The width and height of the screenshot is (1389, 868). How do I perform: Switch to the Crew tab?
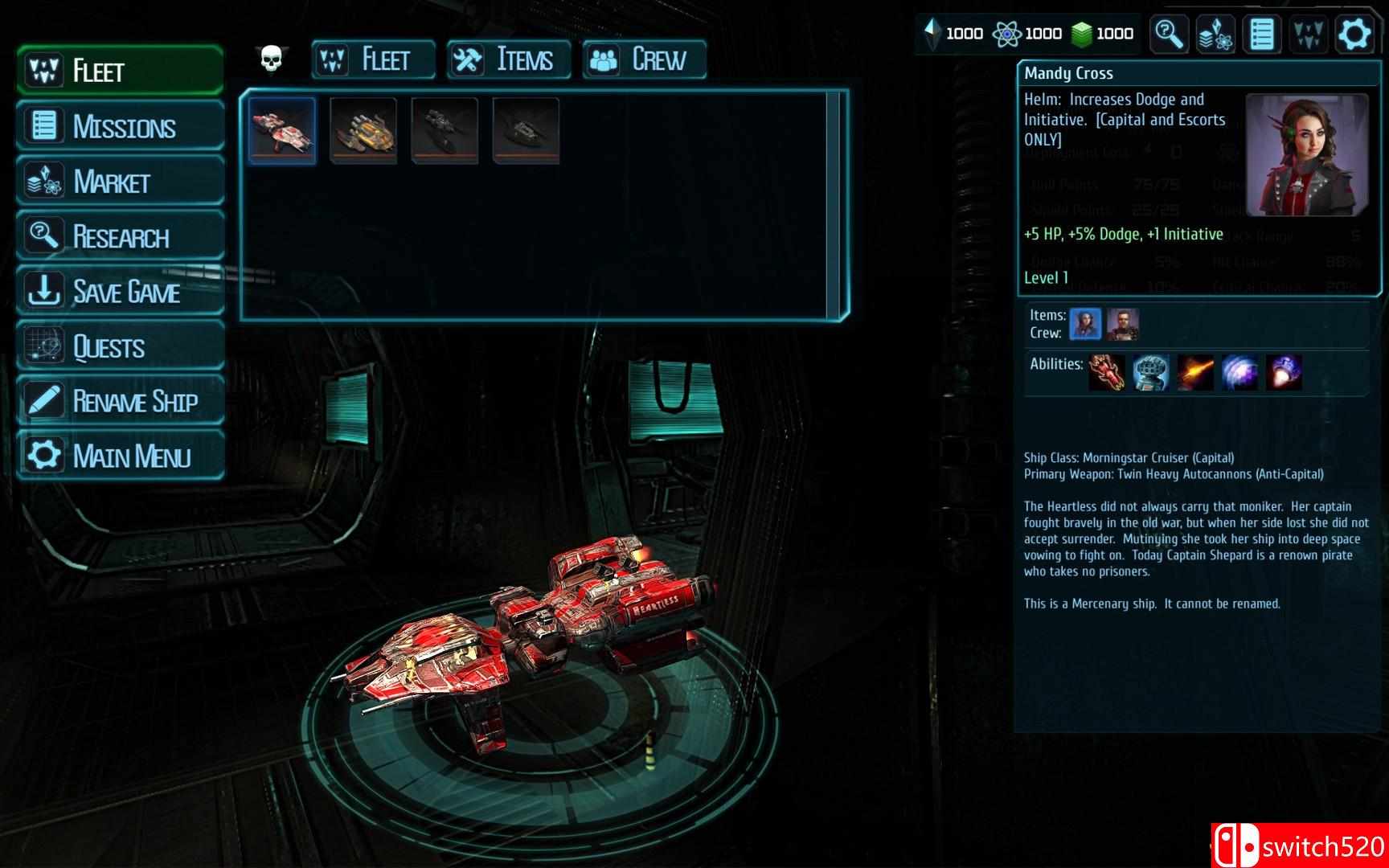644,59
